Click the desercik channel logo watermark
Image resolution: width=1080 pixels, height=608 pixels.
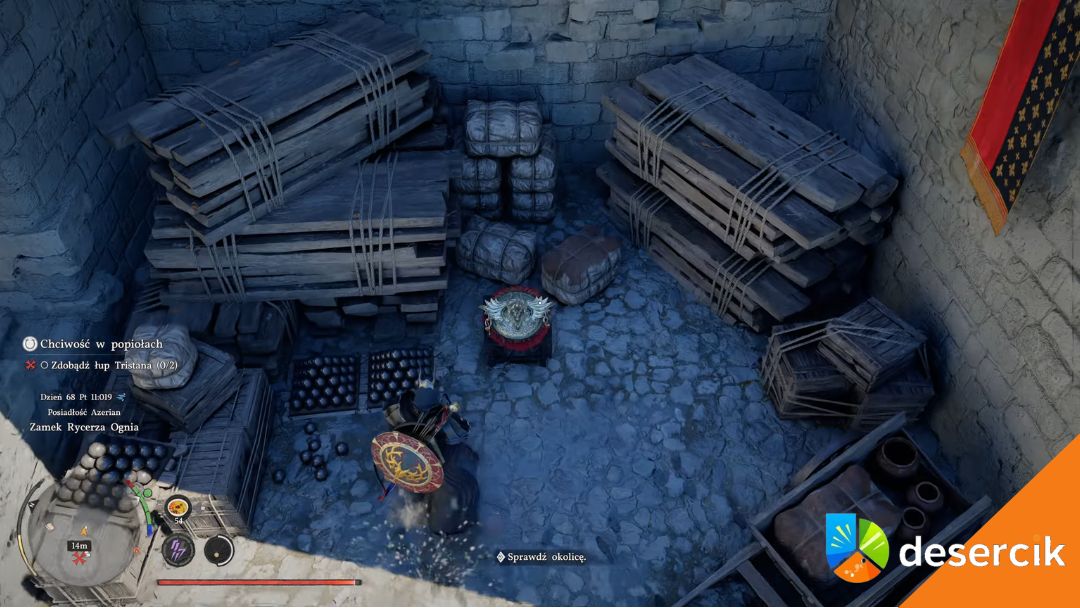tap(857, 549)
